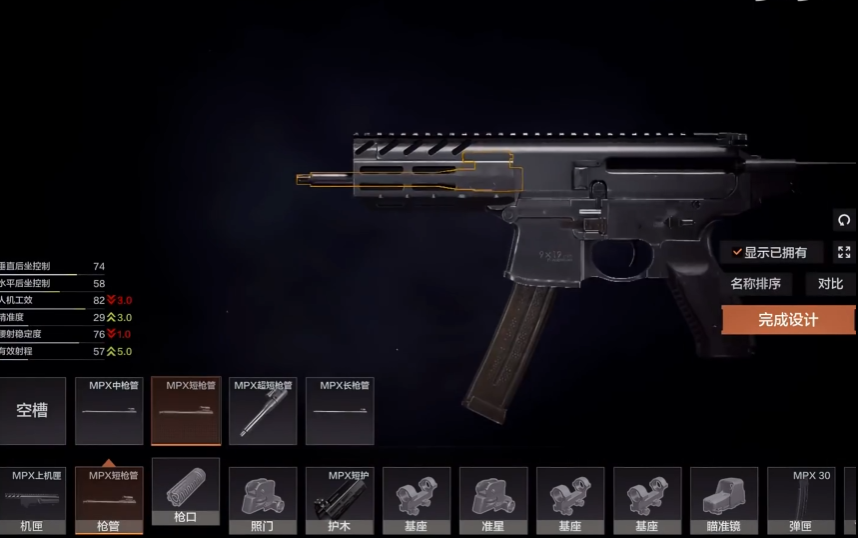Choose the MPX中枪管 medium barrel option
858x538 pixels.
tap(109, 411)
